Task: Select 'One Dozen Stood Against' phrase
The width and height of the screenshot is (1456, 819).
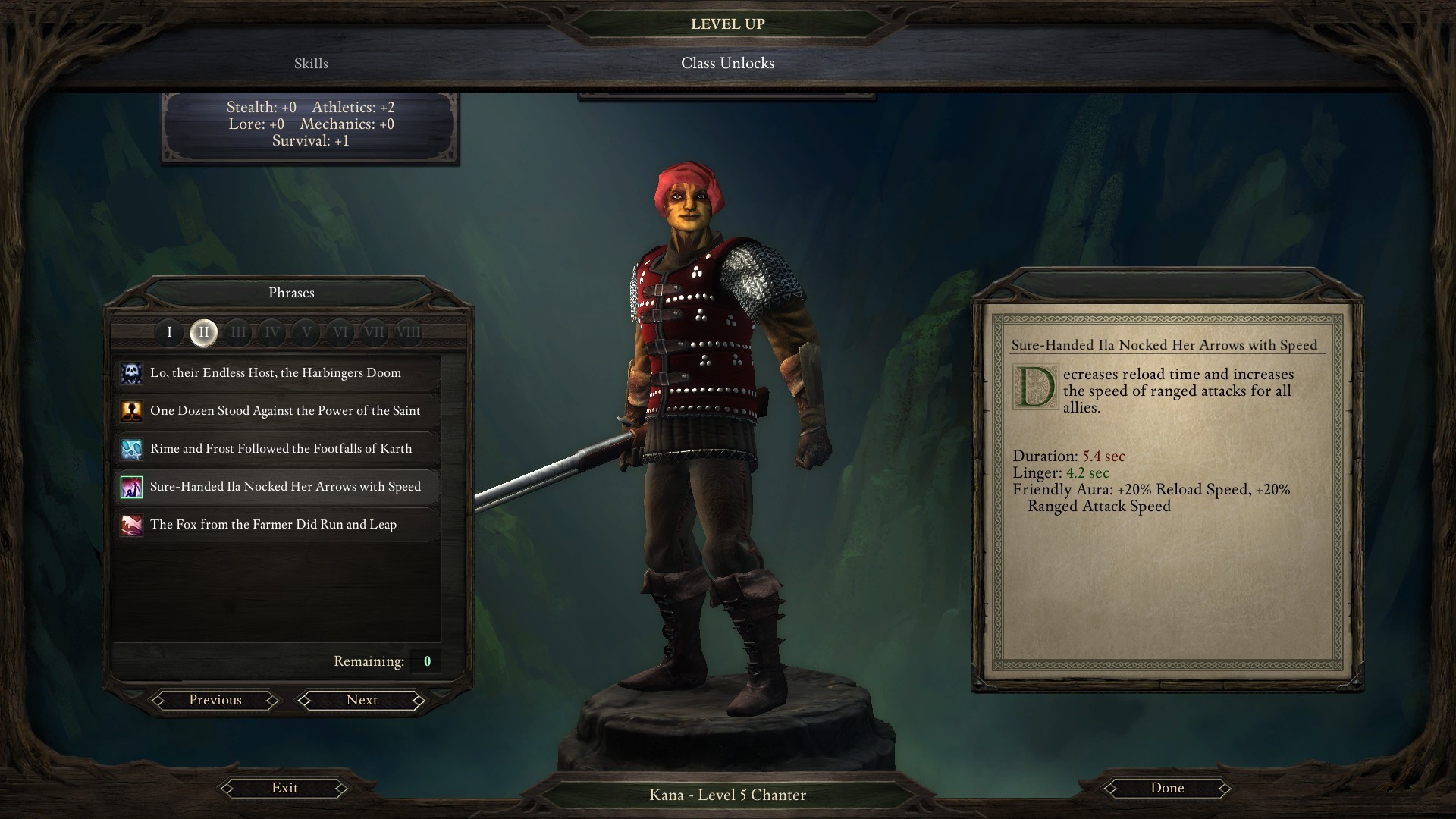Action: [285, 411]
